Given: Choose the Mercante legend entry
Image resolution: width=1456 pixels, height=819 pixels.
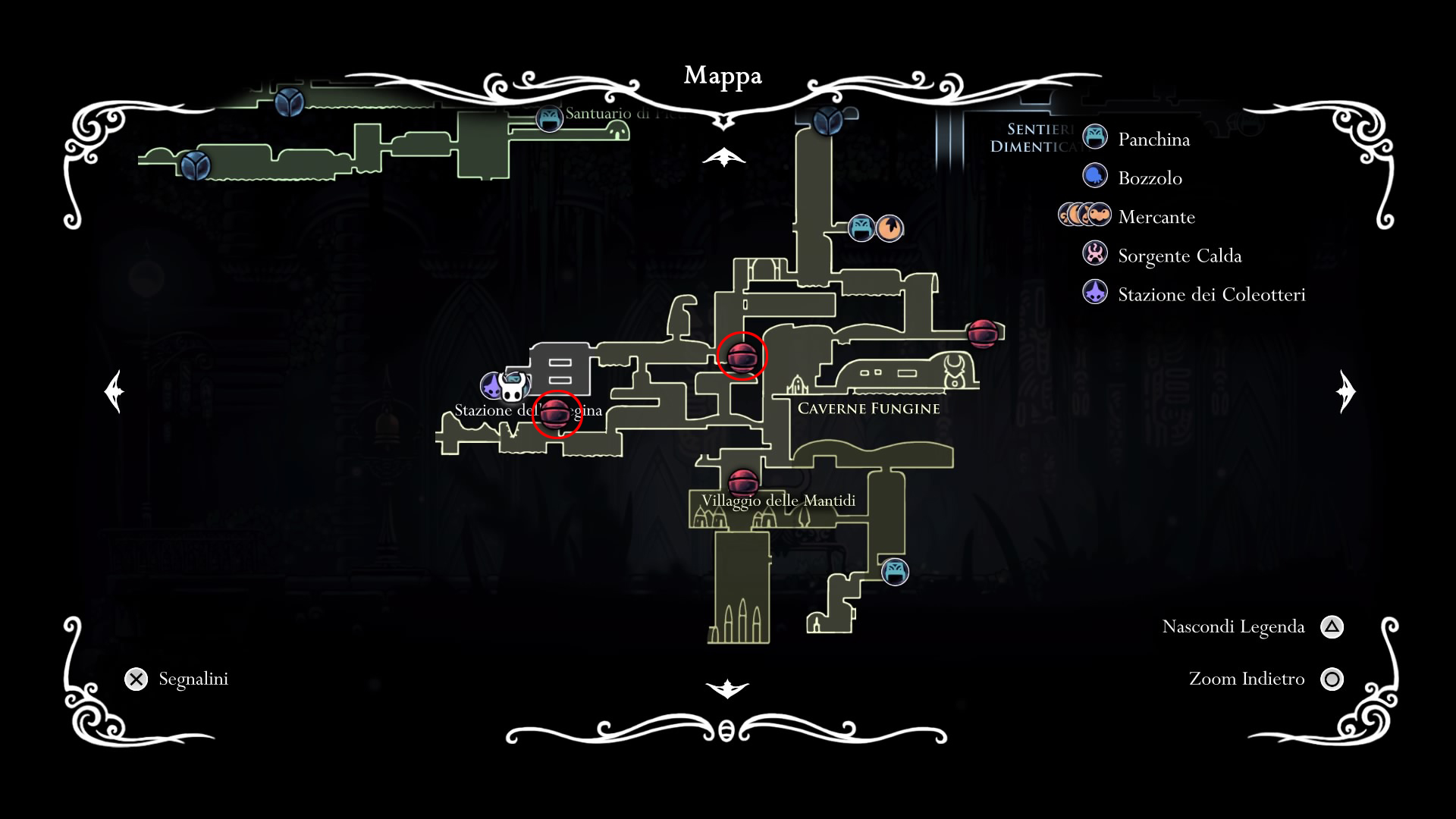Looking at the screenshot, I should click(1156, 217).
